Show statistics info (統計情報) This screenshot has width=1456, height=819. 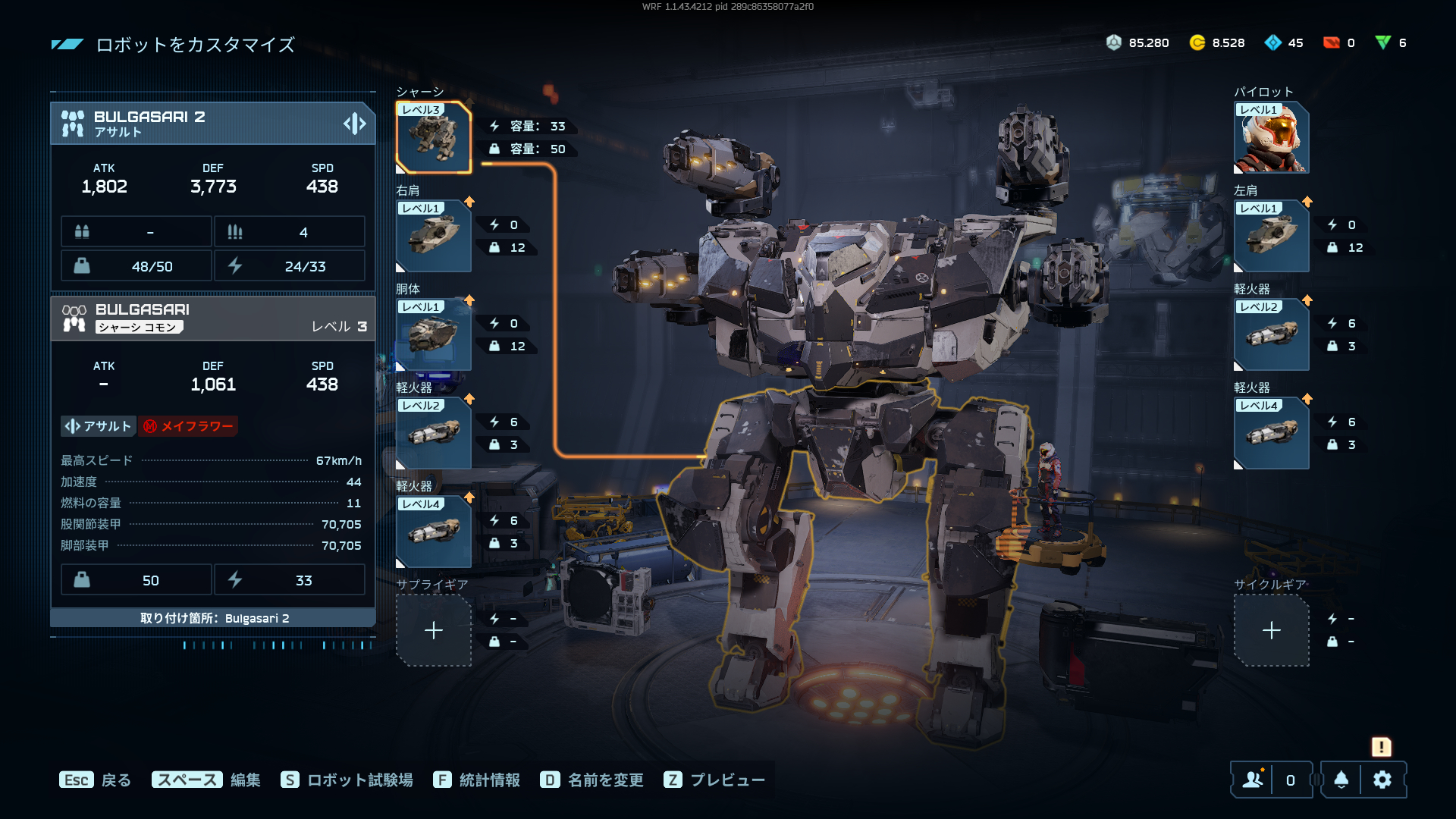tap(477, 780)
